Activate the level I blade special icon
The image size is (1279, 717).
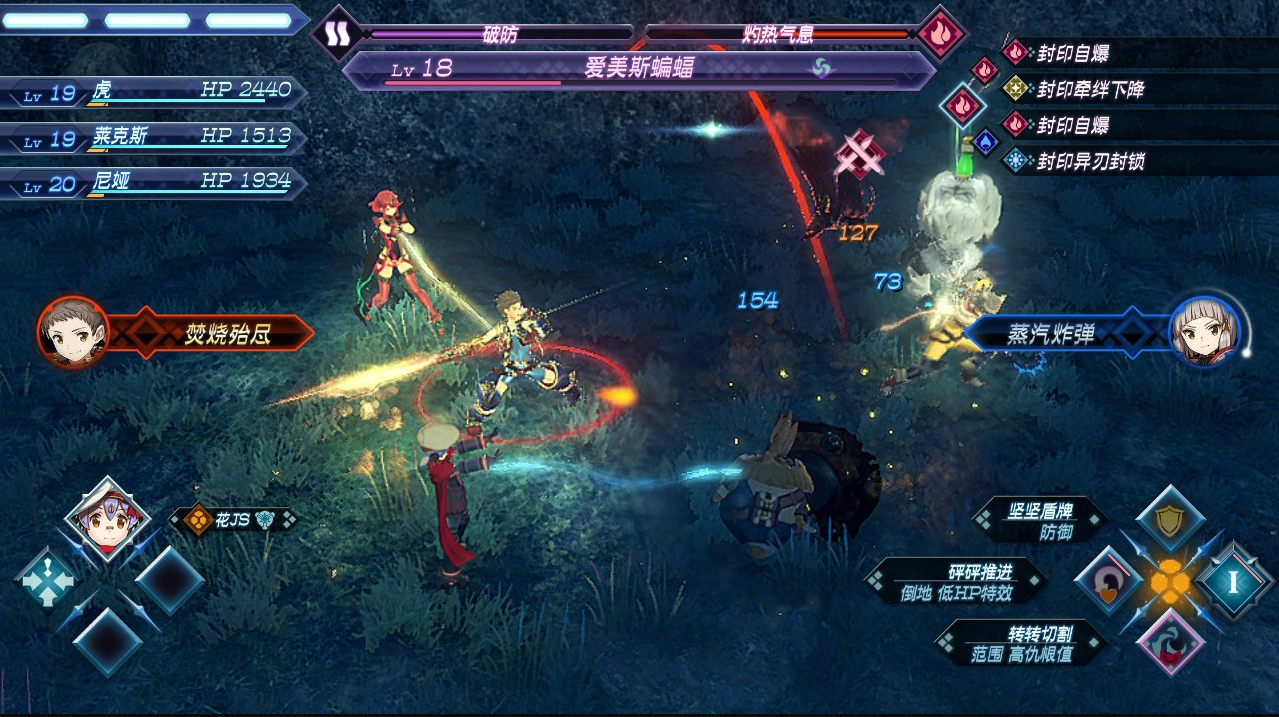(x=1232, y=581)
